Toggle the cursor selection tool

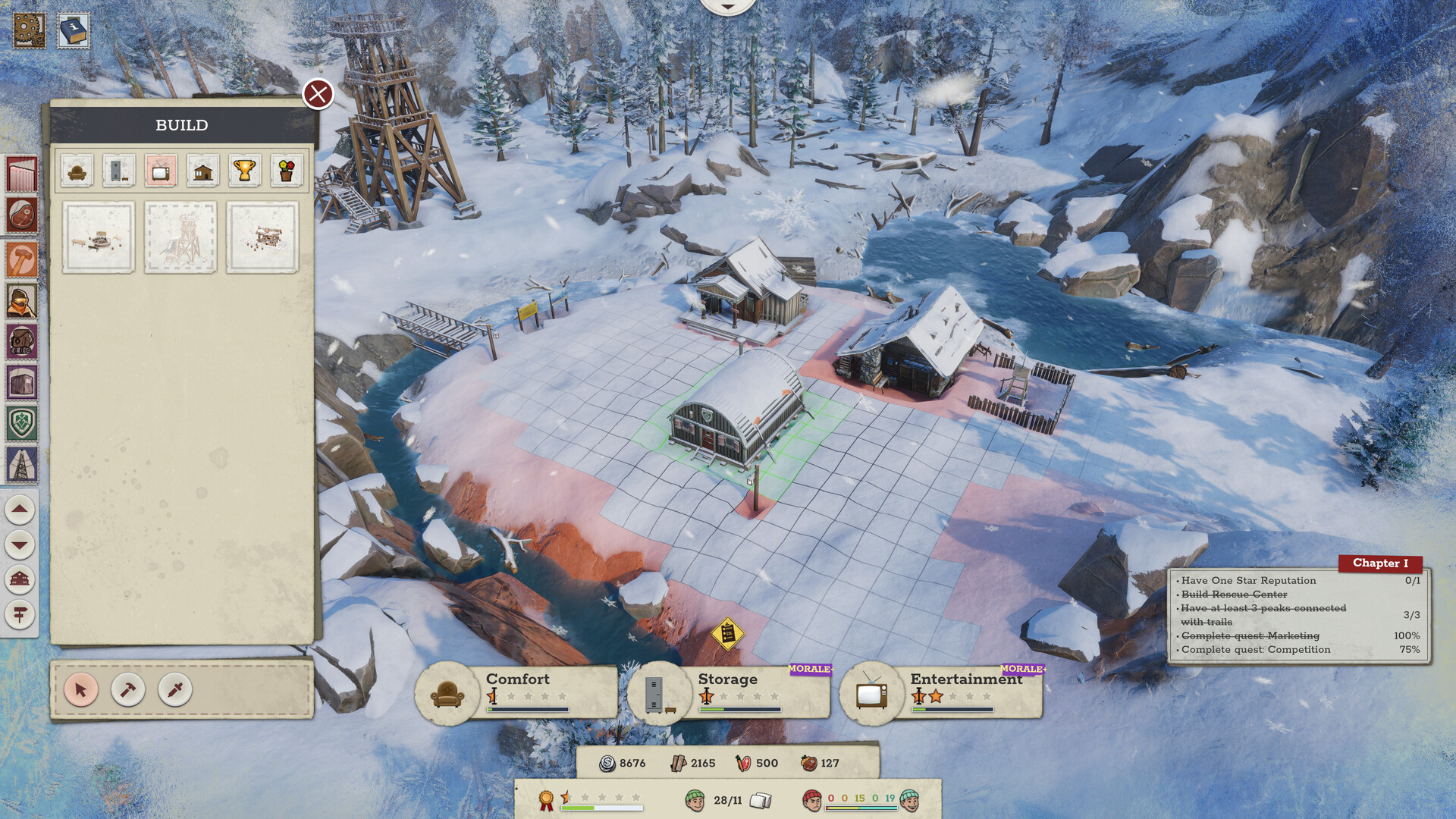tap(81, 691)
